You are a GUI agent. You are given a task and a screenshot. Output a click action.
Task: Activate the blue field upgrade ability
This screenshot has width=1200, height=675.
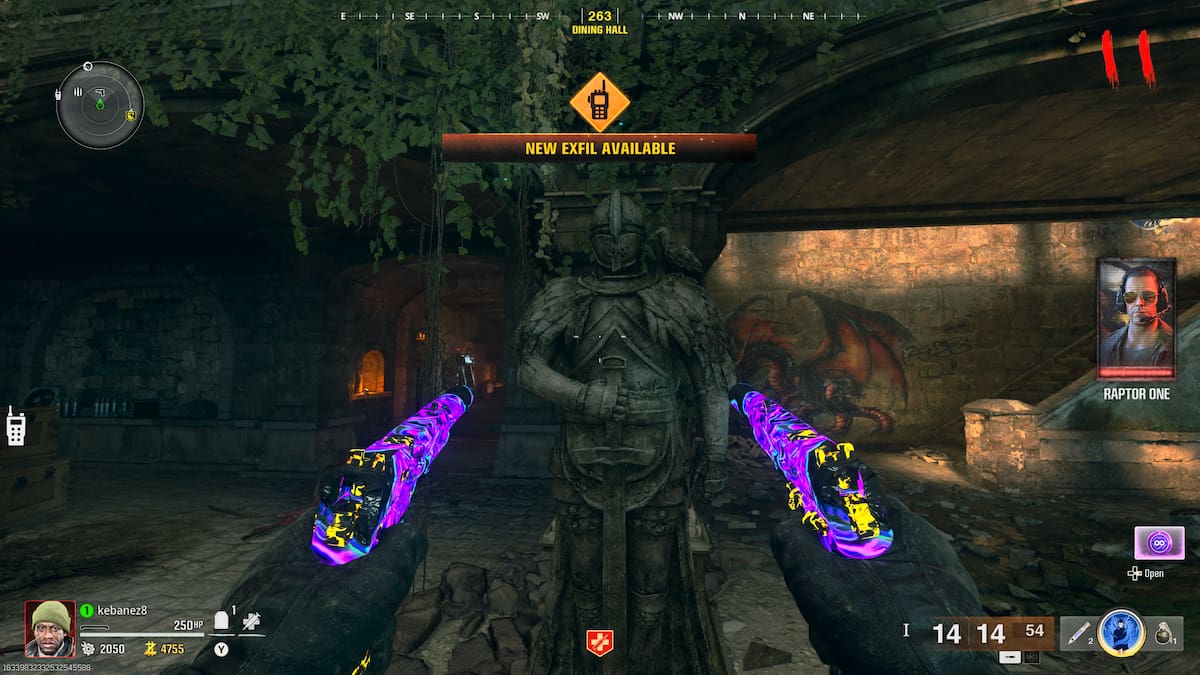point(1121,632)
